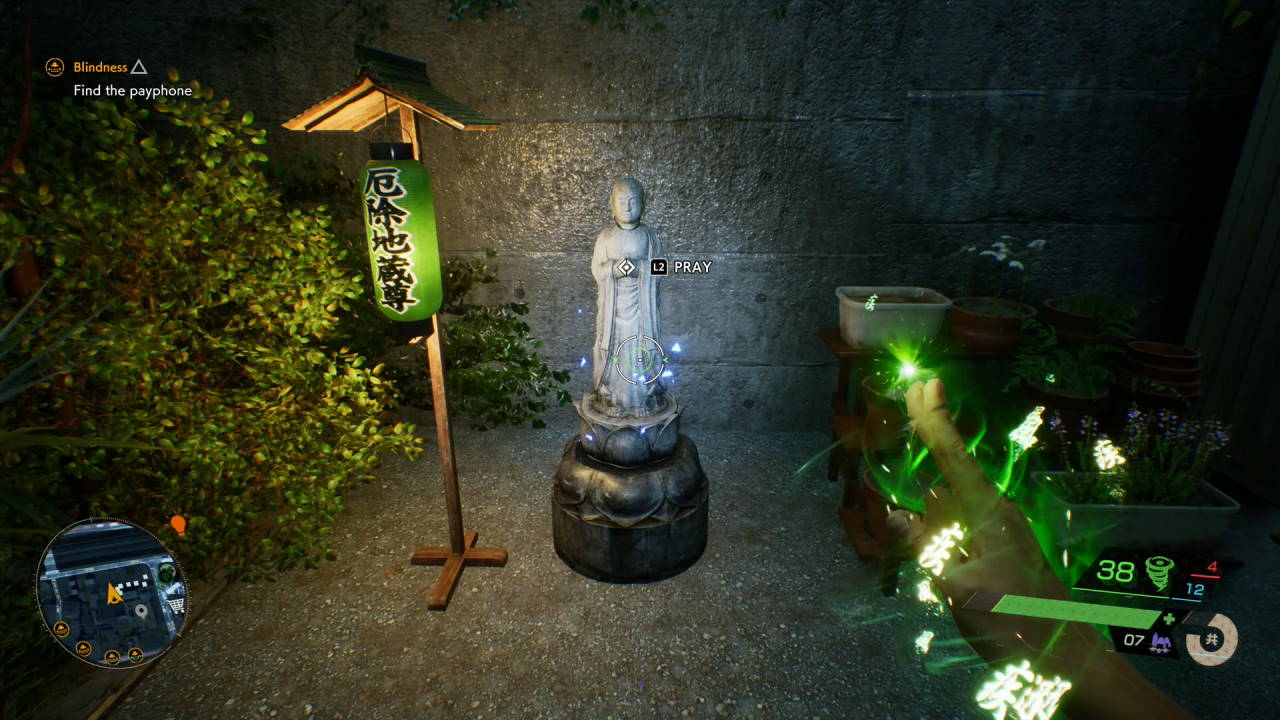Click the green shrine icon at minimap edge
The height and width of the screenshot is (720, 1280).
tap(165, 573)
